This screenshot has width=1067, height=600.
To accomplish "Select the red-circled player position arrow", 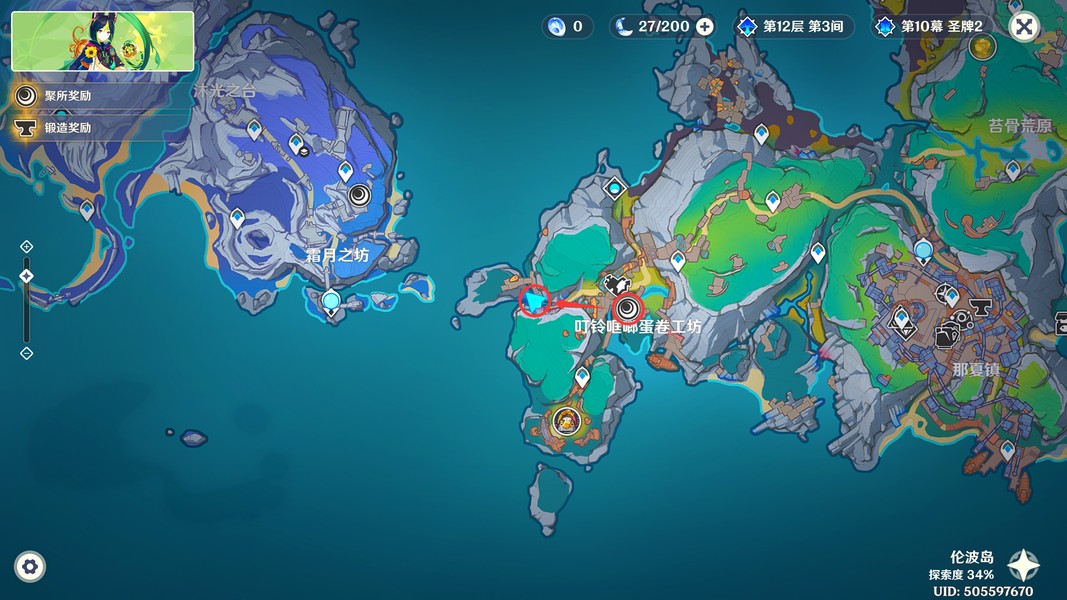I will point(536,300).
